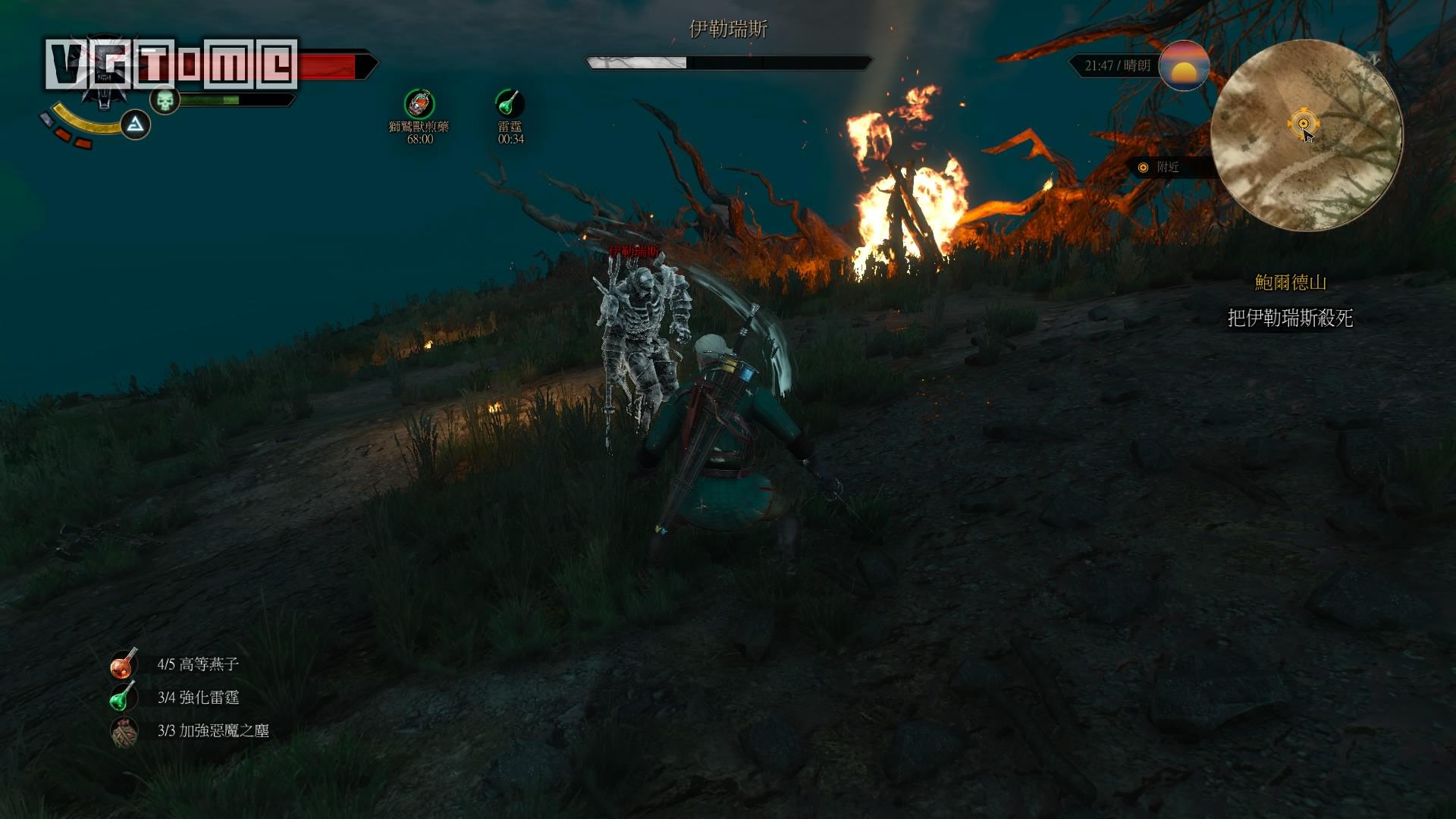Click the active Witcher sign icon
The image size is (1456, 819).
135,124
